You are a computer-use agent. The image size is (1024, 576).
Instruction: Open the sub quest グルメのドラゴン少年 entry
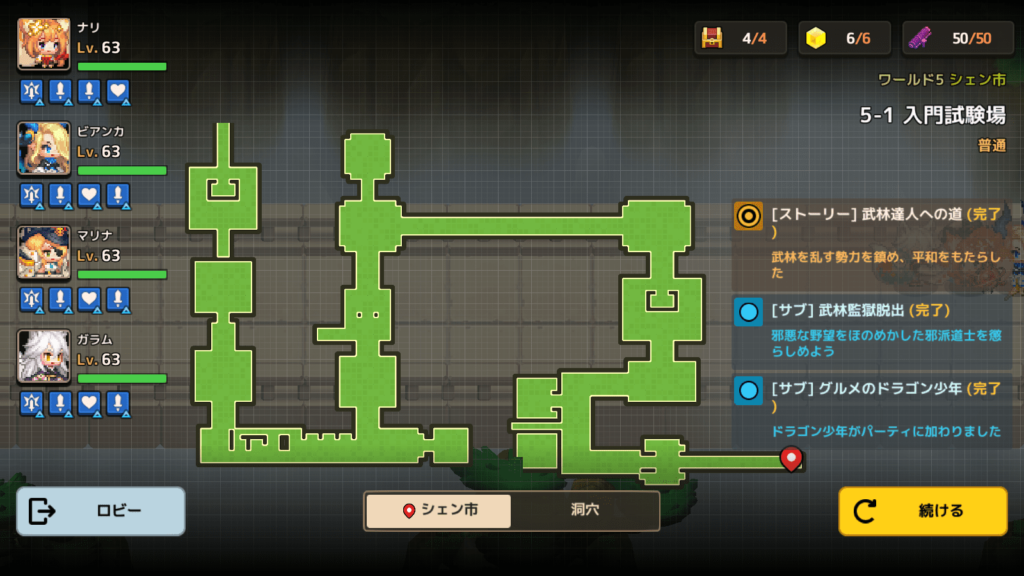(x=870, y=409)
